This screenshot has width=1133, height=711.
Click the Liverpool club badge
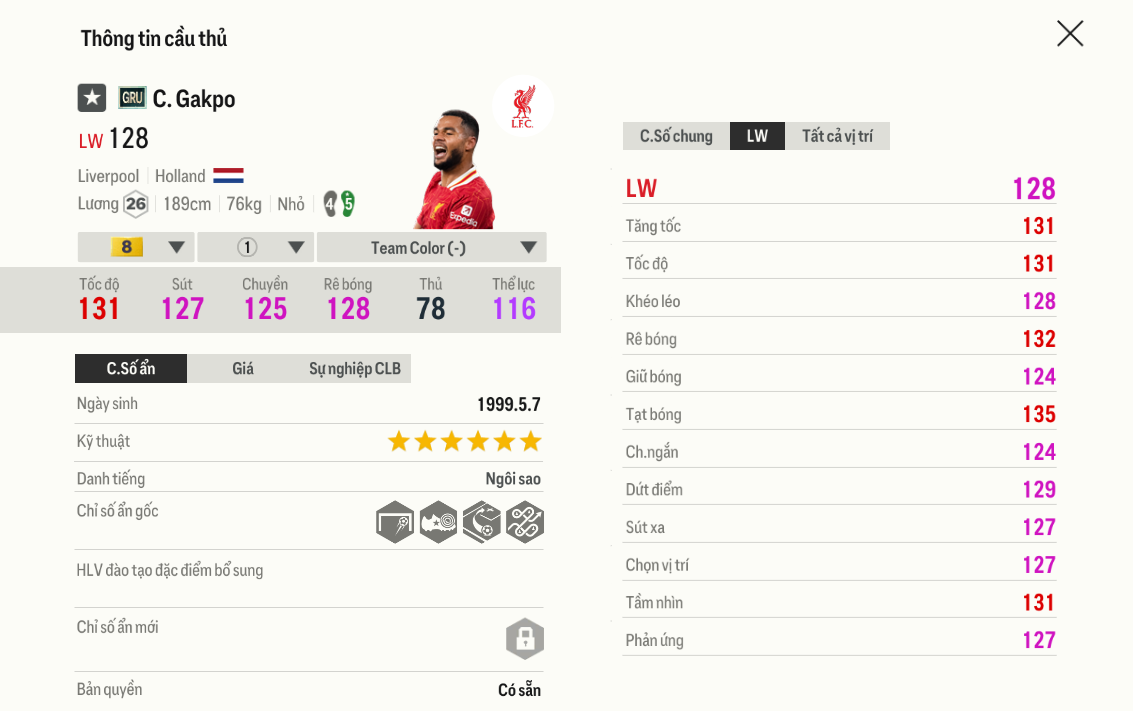coord(522,106)
